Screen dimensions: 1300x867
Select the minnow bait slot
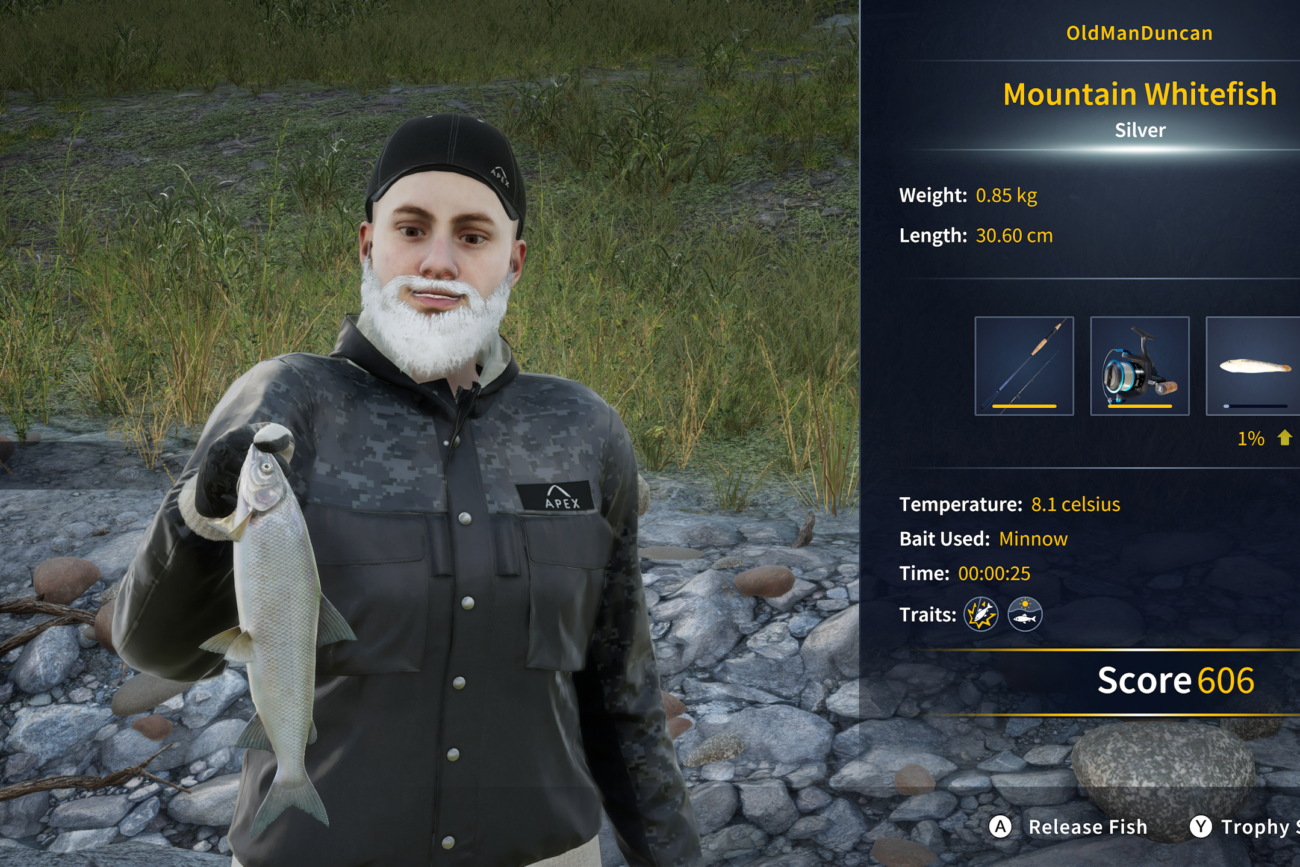1254,366
